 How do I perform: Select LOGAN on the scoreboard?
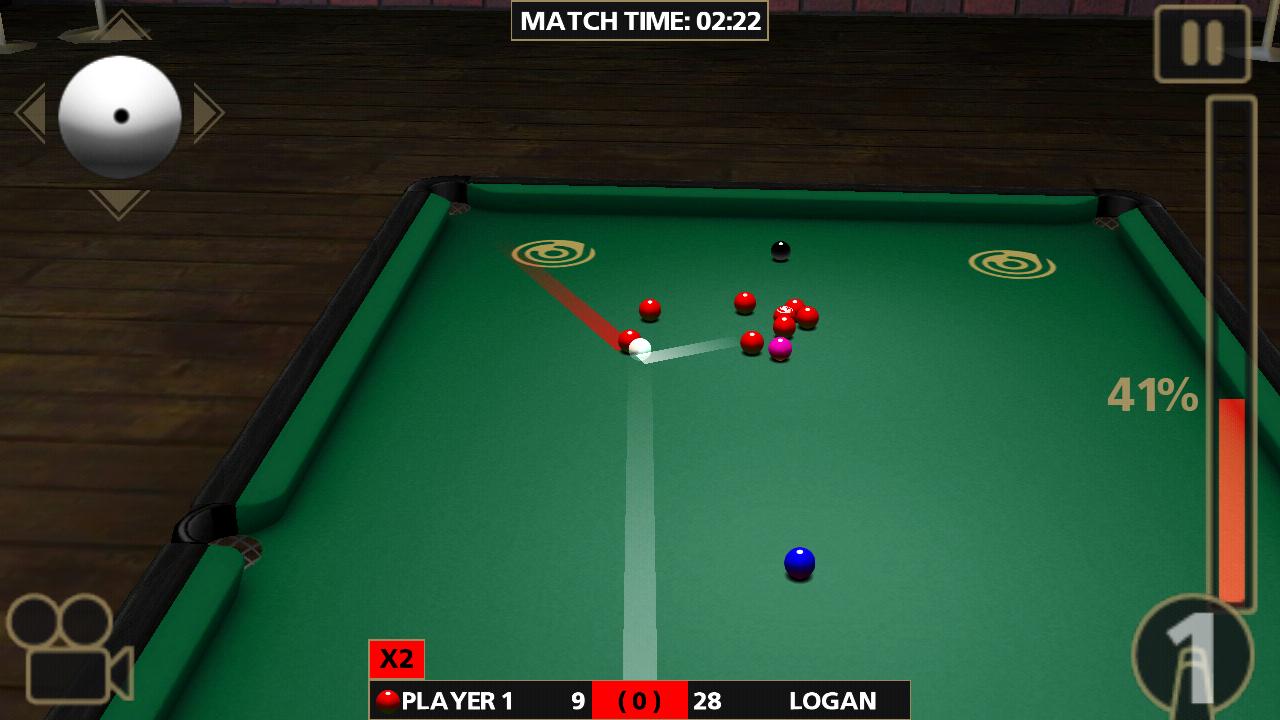point(833,700)
